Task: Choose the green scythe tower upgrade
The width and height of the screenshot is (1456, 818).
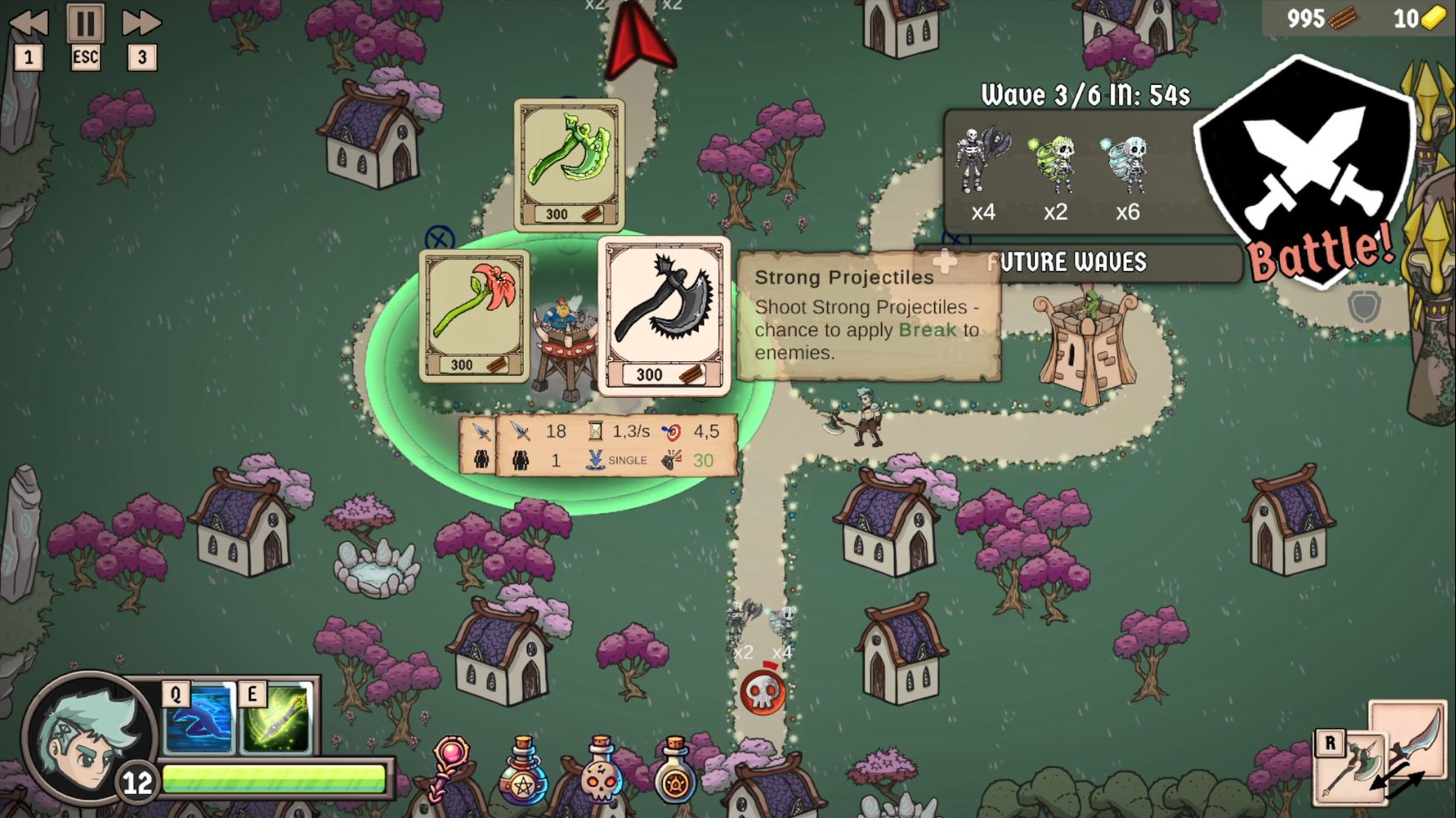Action: tap(569, 163)
